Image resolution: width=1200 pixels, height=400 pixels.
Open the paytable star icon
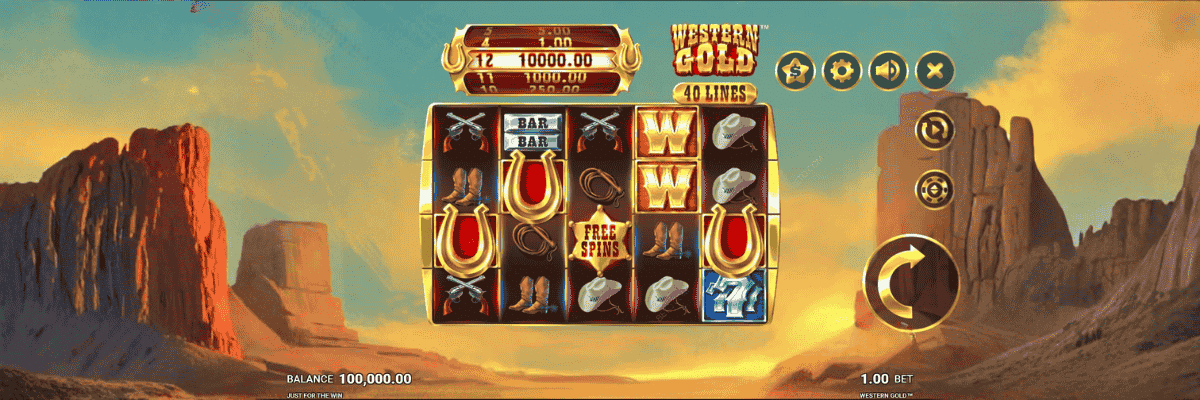pos(796,70)
